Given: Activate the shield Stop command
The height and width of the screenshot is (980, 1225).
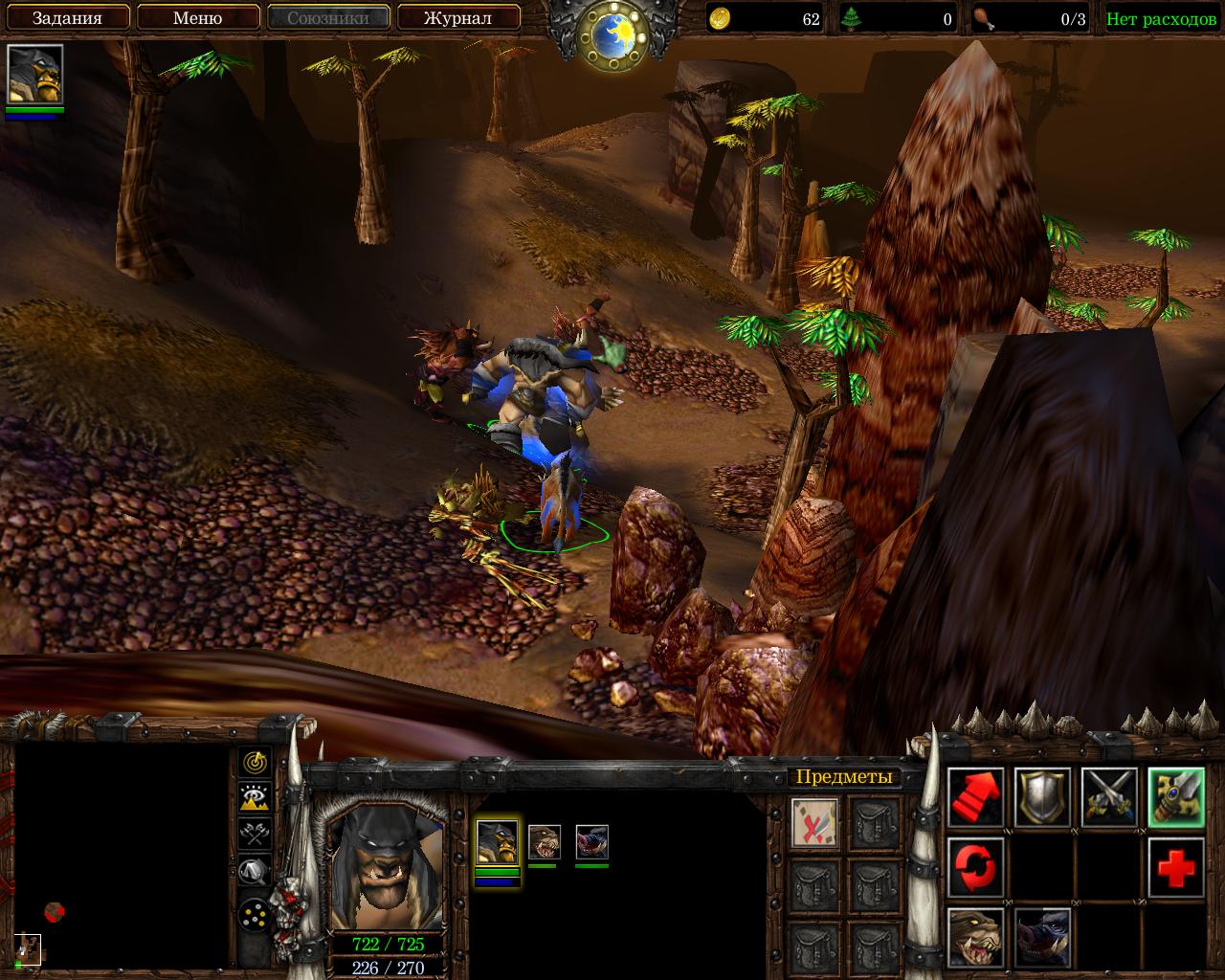Looking at the screenshot, I should click(1042, 797).
